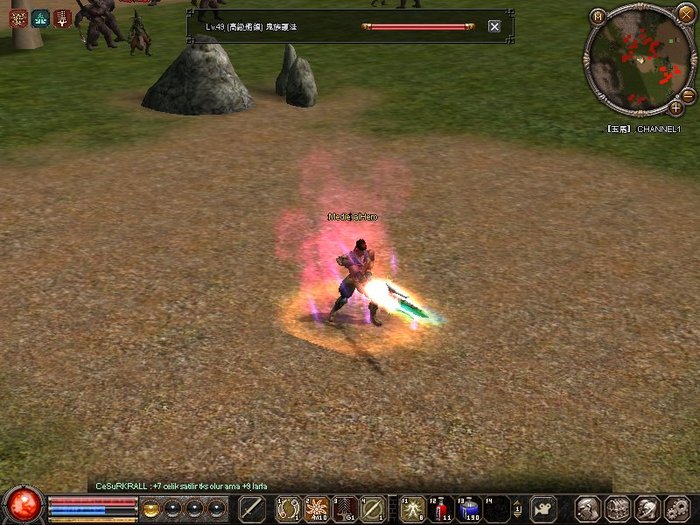Click the circular minimap
The width and height of the screenshot is (700, 525).
click(x=639, y=61)
